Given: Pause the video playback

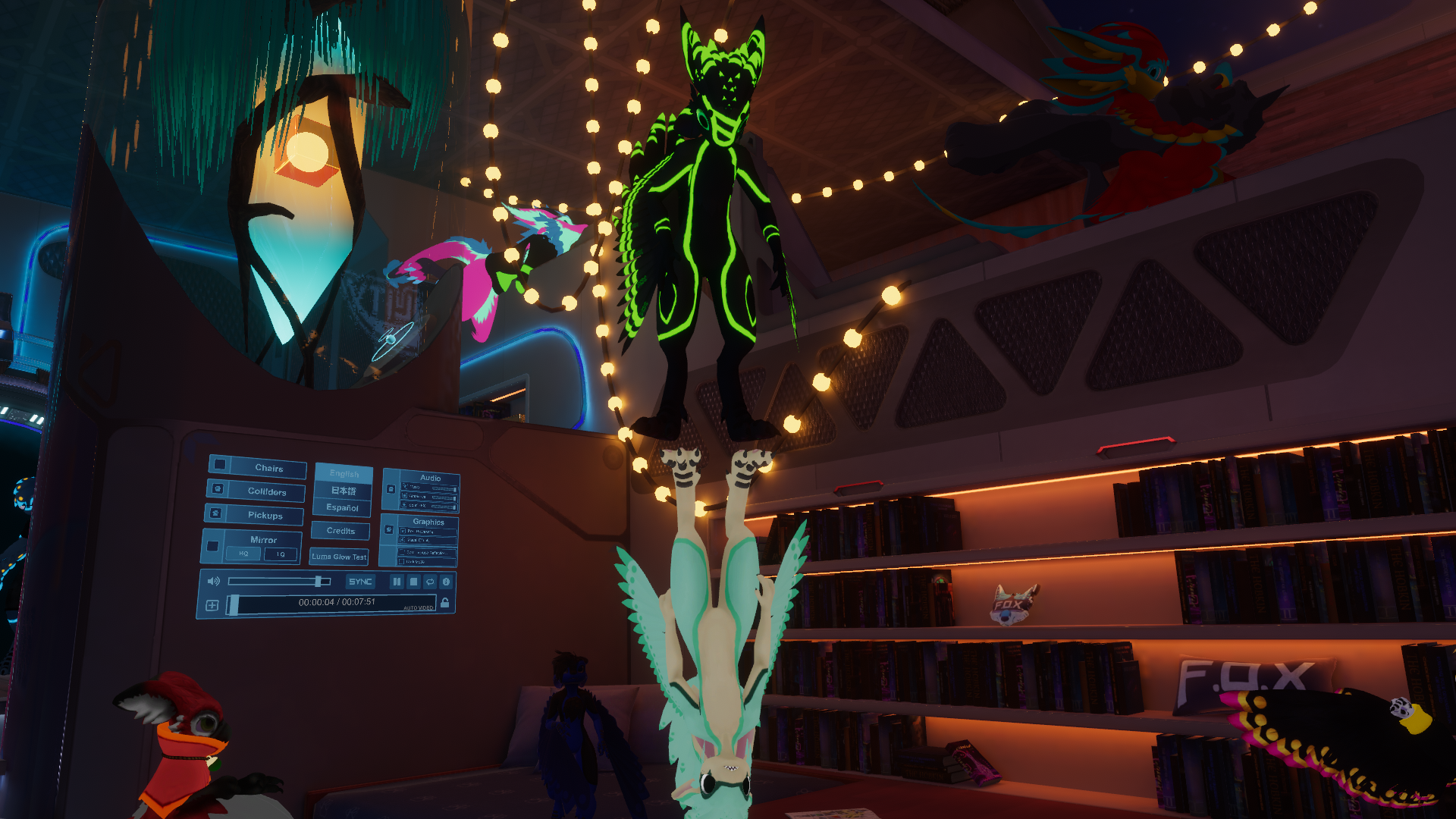Looking at the screenshot, I should coord(397,582).
